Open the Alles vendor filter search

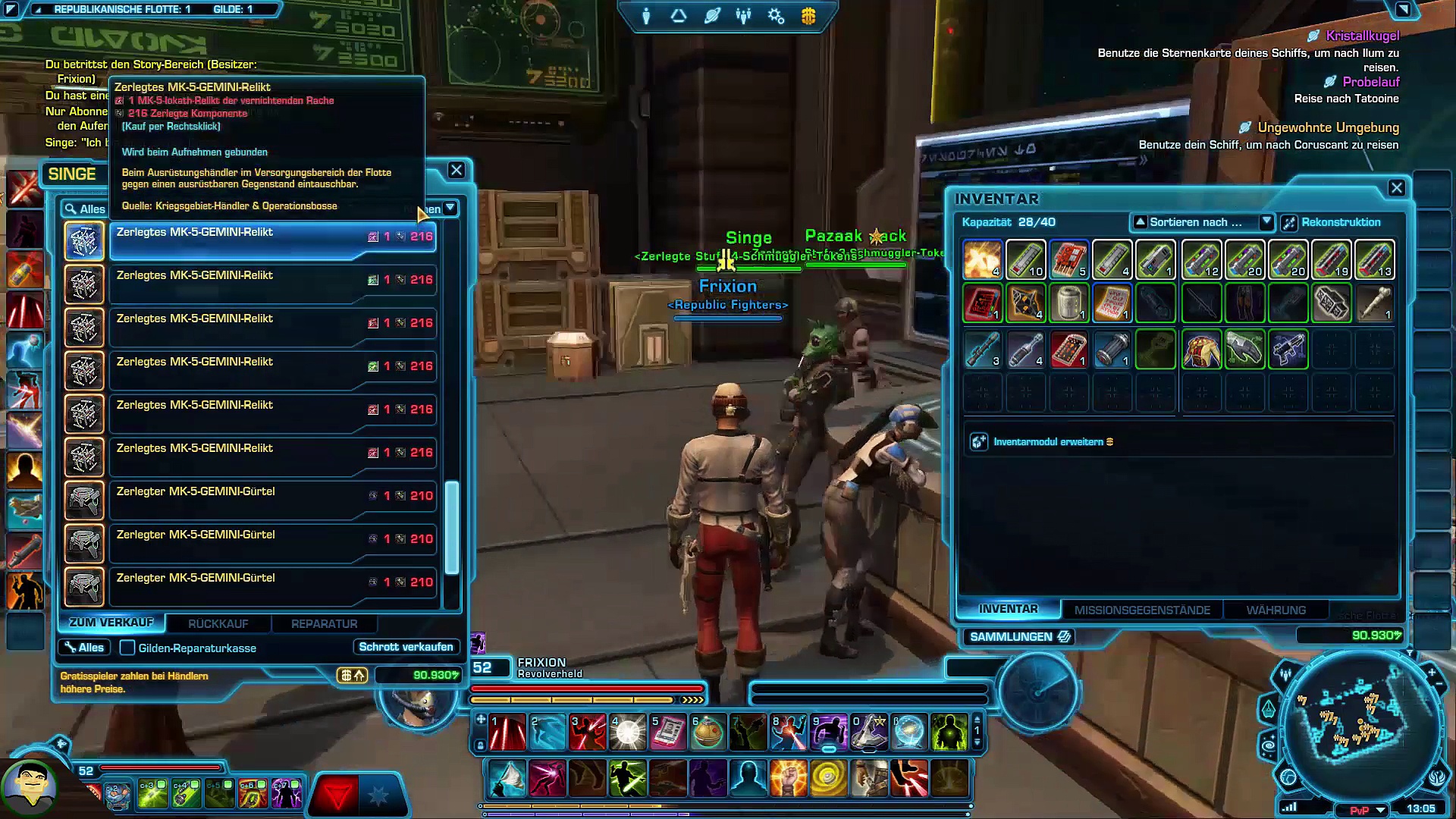point(84,209)
